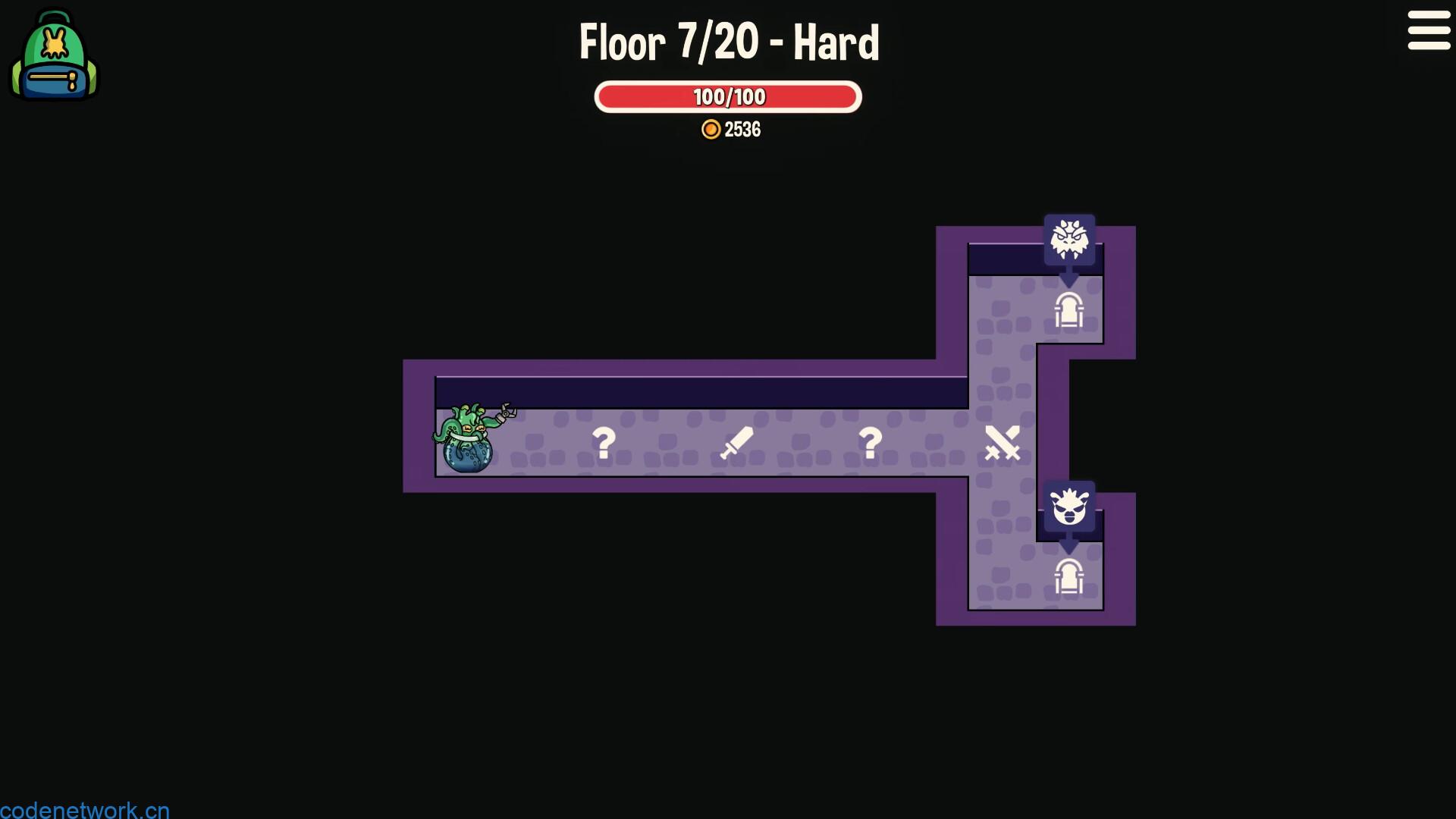Viewport: 1456px width, 819px height.
Task: Open the hamburger menu
Action: point(1429,31)
